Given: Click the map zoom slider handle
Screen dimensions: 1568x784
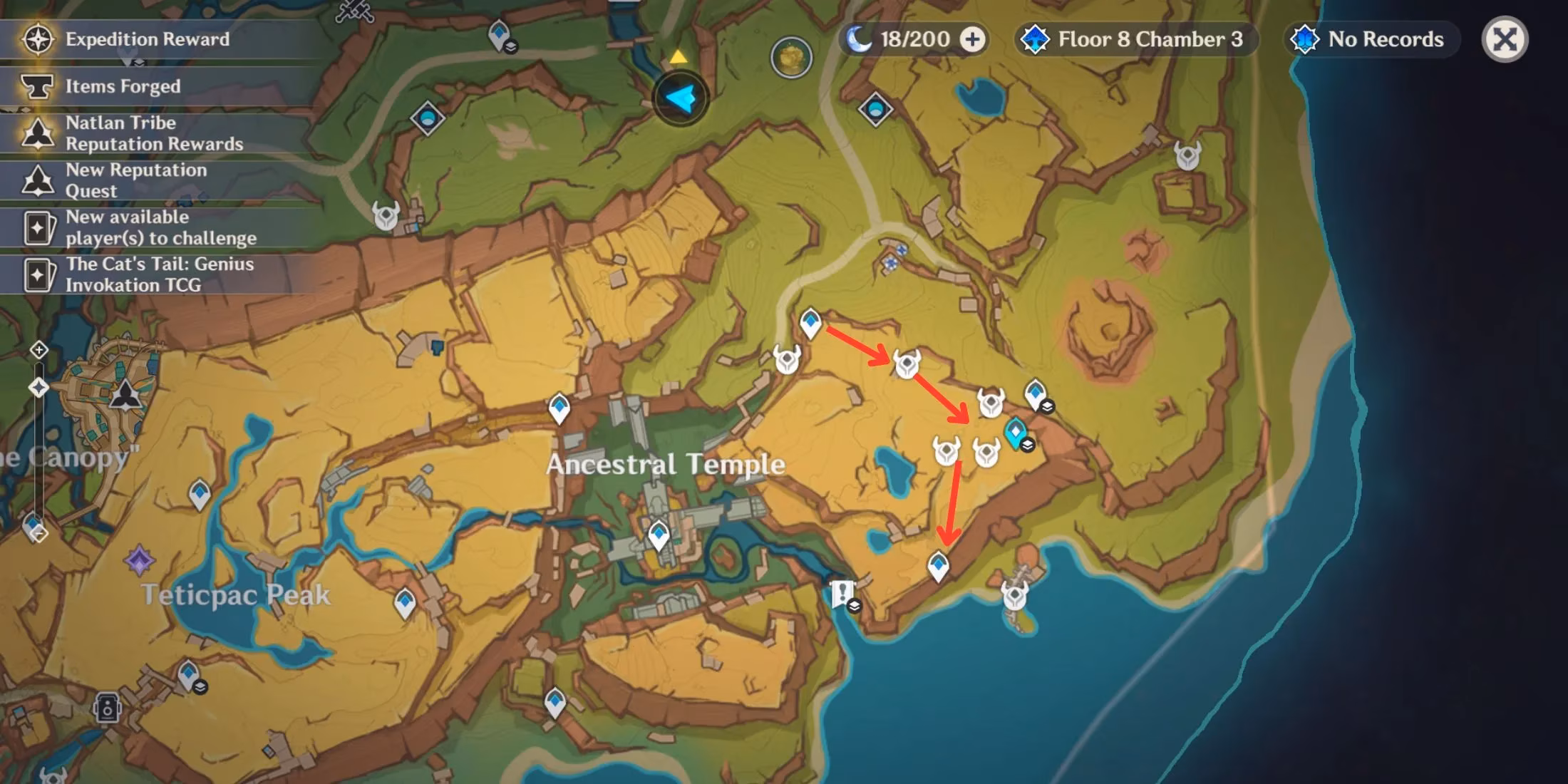Looking at the screenshot, I should [x=38, y=388].
